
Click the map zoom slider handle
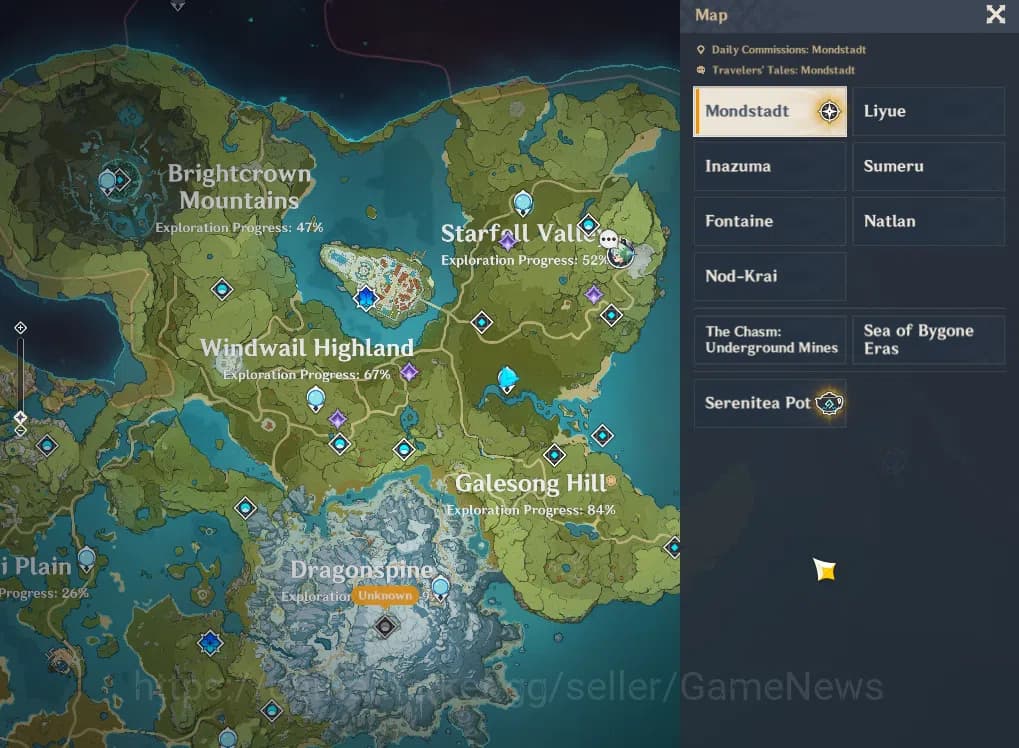pos(20,416)
